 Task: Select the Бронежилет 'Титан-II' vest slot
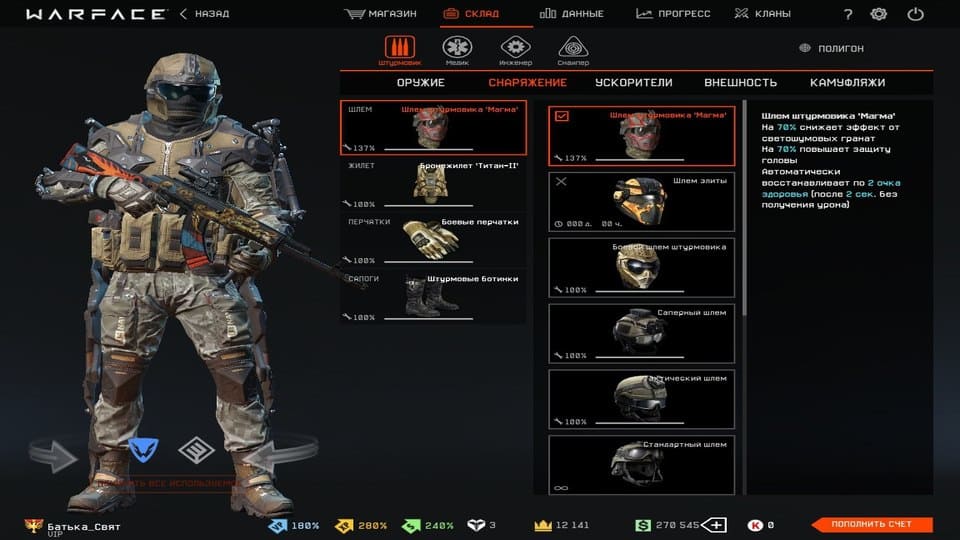pos(433,184)
